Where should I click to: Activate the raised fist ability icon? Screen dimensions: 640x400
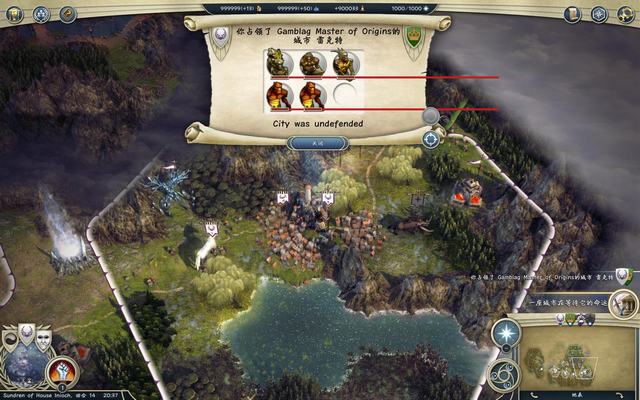pos(62,373)
